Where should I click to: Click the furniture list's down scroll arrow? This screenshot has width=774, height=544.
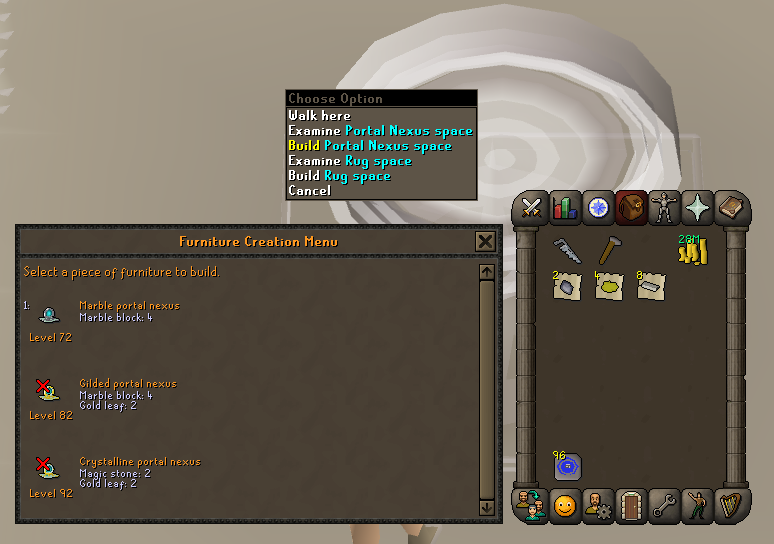point(487,508)
